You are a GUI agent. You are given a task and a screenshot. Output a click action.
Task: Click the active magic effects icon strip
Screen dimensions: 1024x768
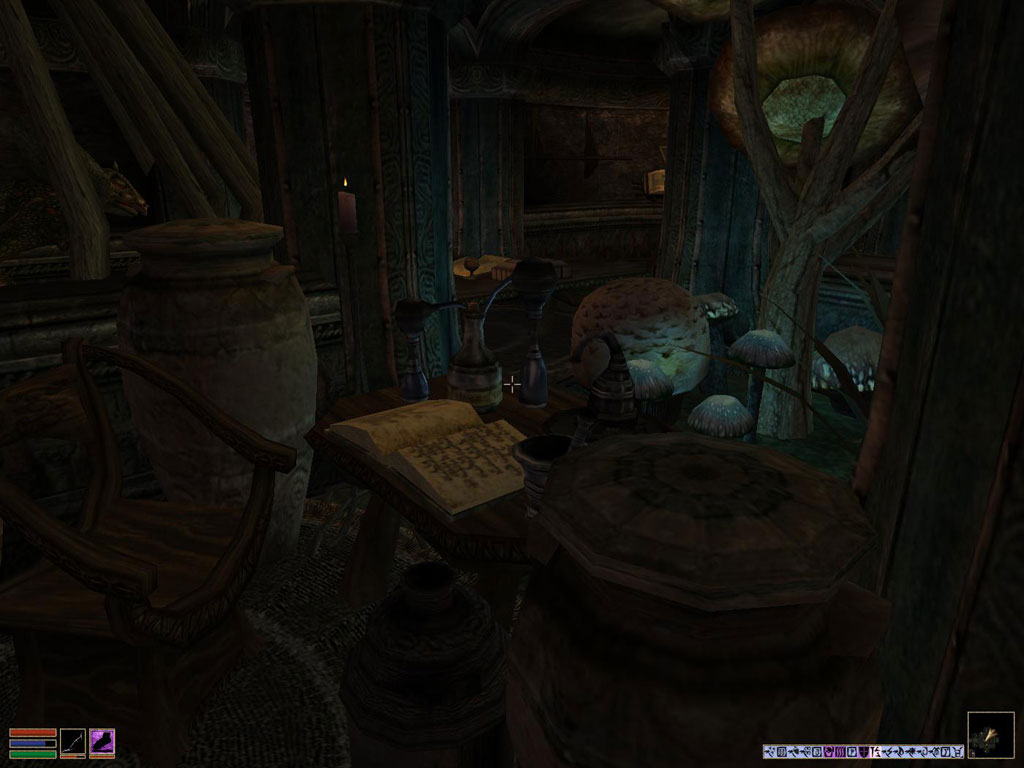[863, 751]
